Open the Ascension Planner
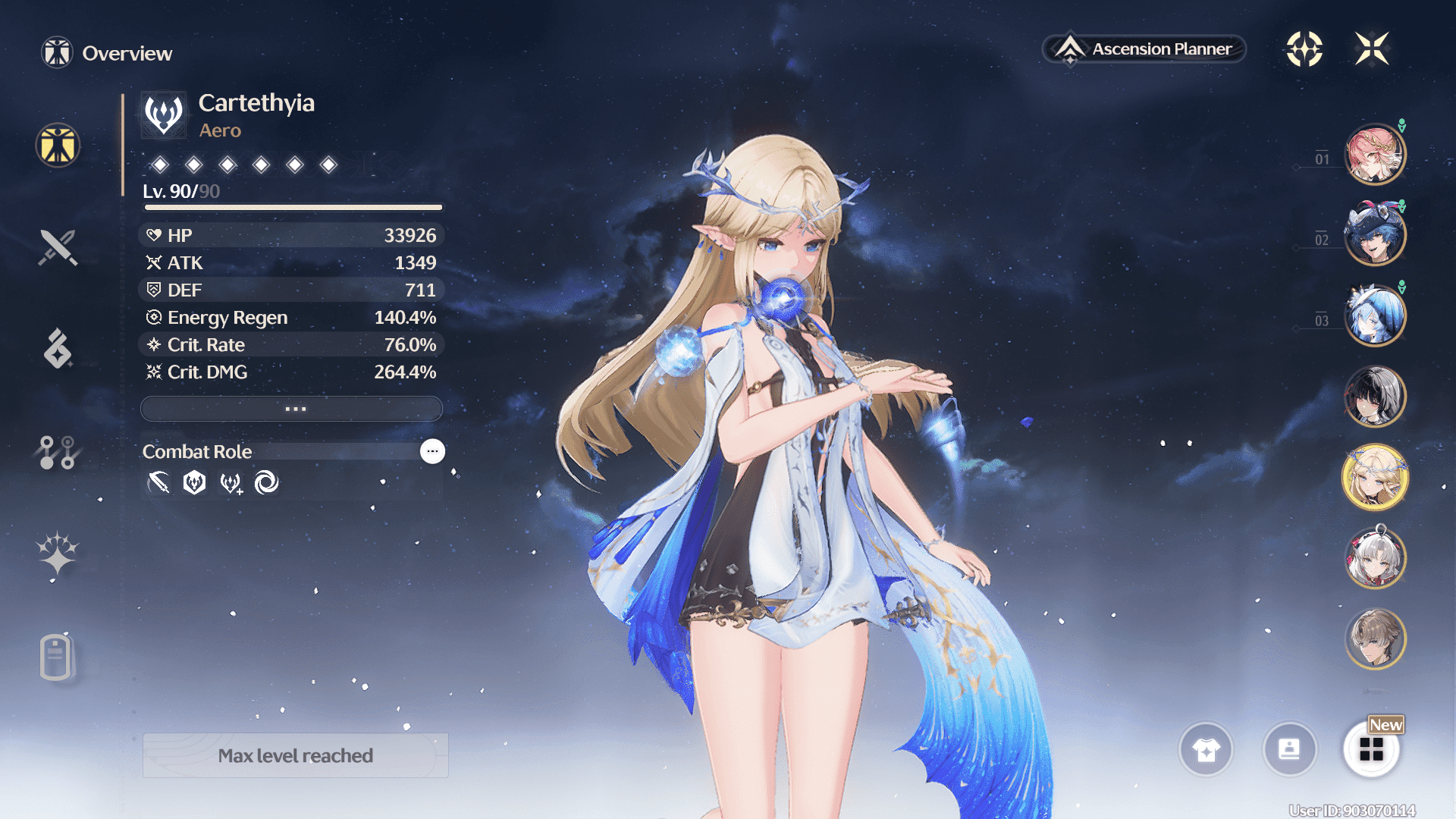 coord(1144,49)
